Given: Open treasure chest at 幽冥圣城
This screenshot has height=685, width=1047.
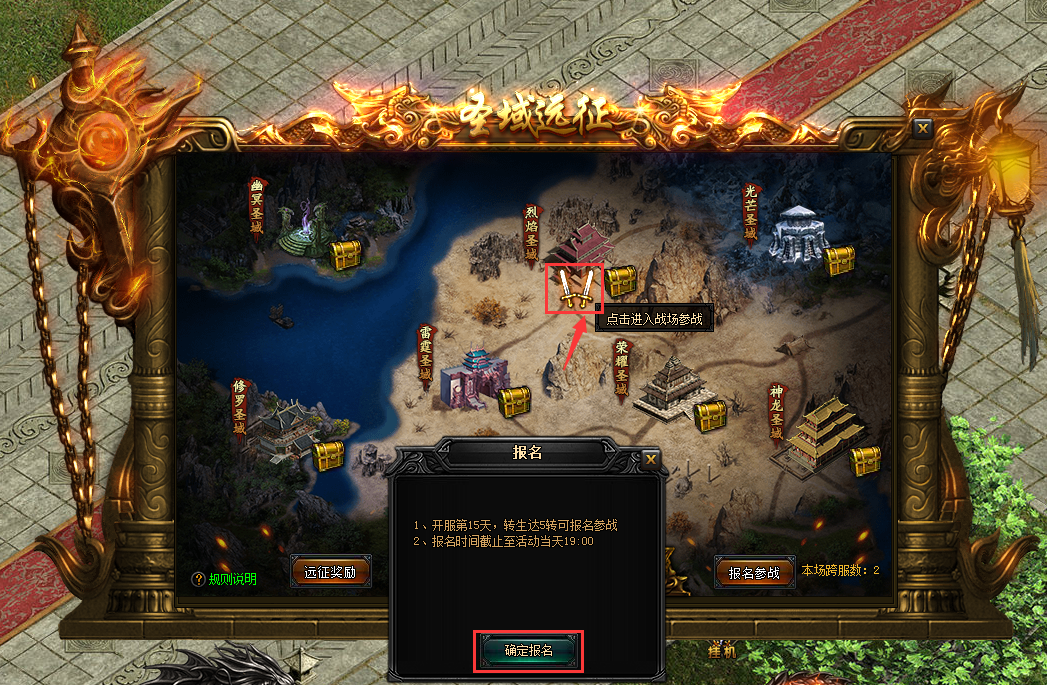Looking at the screenshot, I should tap(347, 255).
